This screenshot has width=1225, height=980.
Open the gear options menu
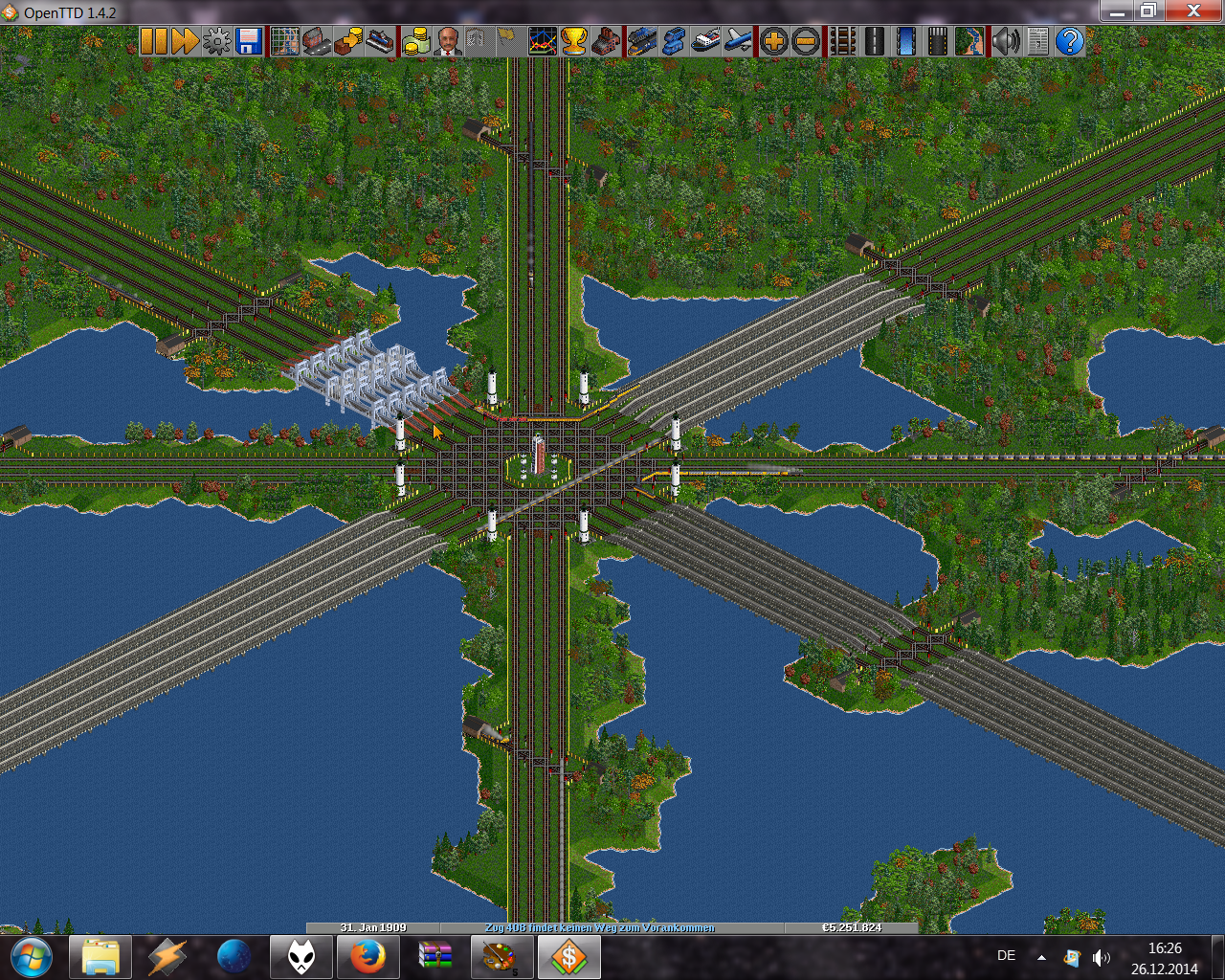[x=217, y=41]
